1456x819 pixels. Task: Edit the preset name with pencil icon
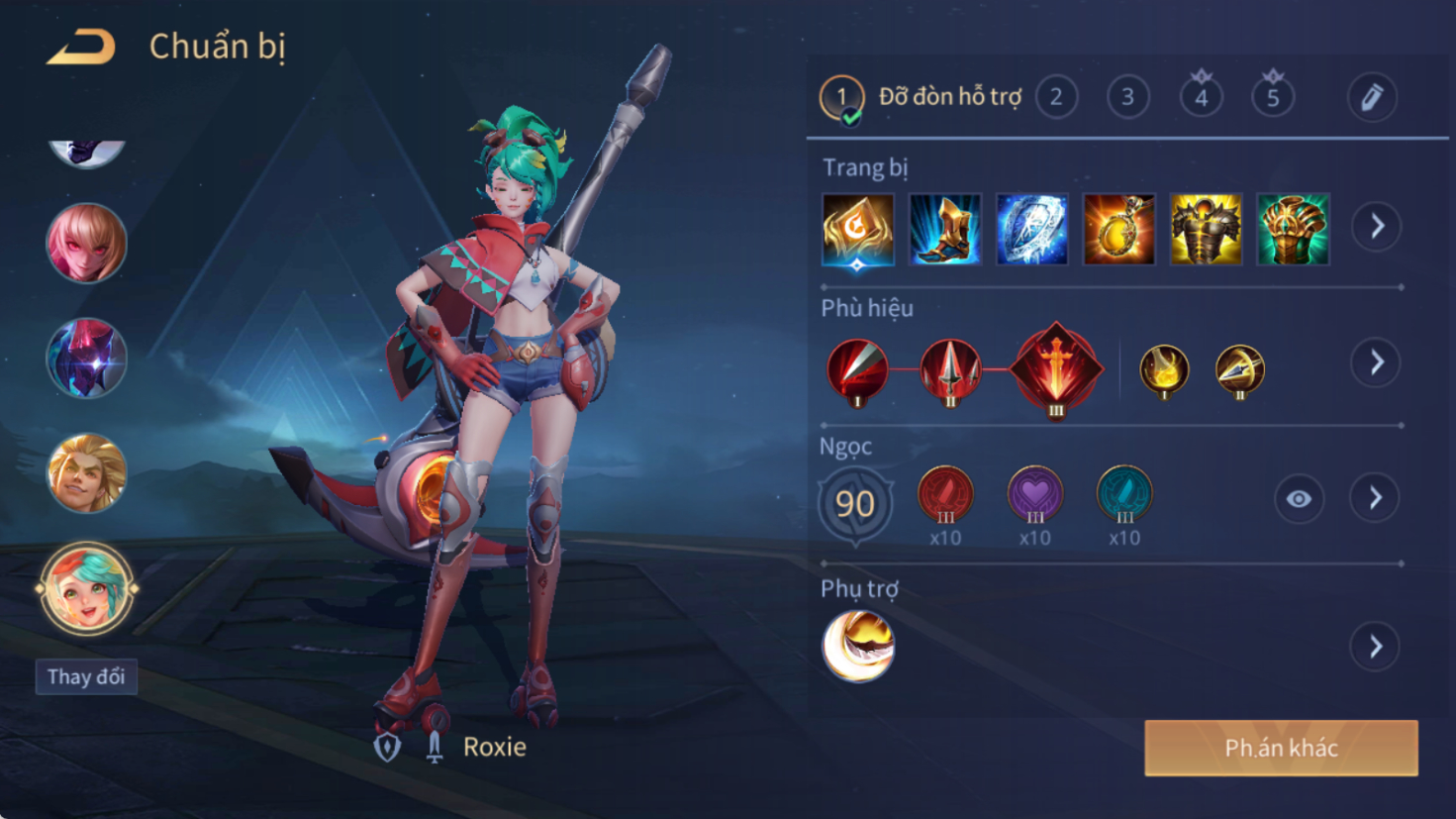[x=1372, y=97]
